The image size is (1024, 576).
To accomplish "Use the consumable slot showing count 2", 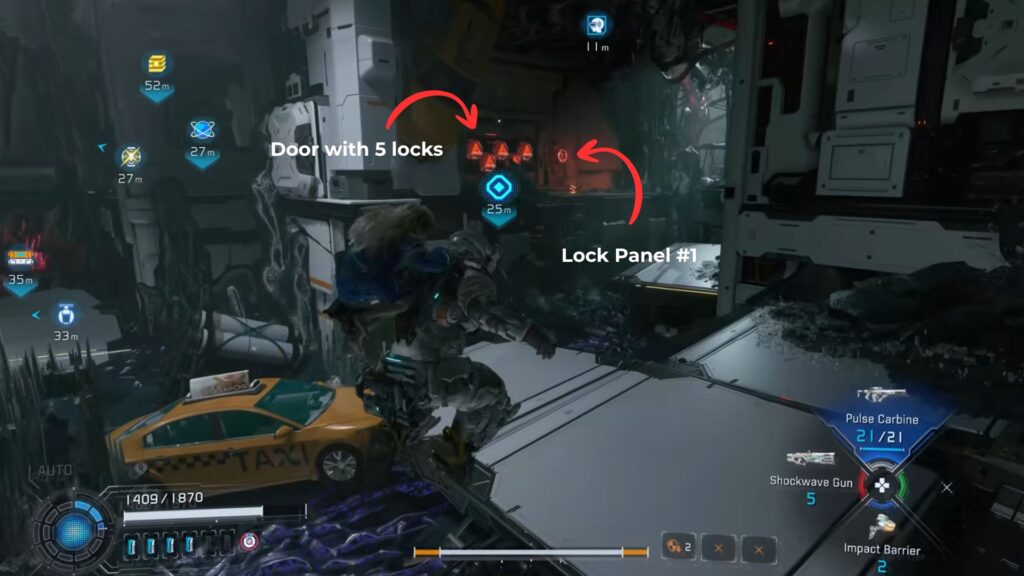I will point(680,547).
